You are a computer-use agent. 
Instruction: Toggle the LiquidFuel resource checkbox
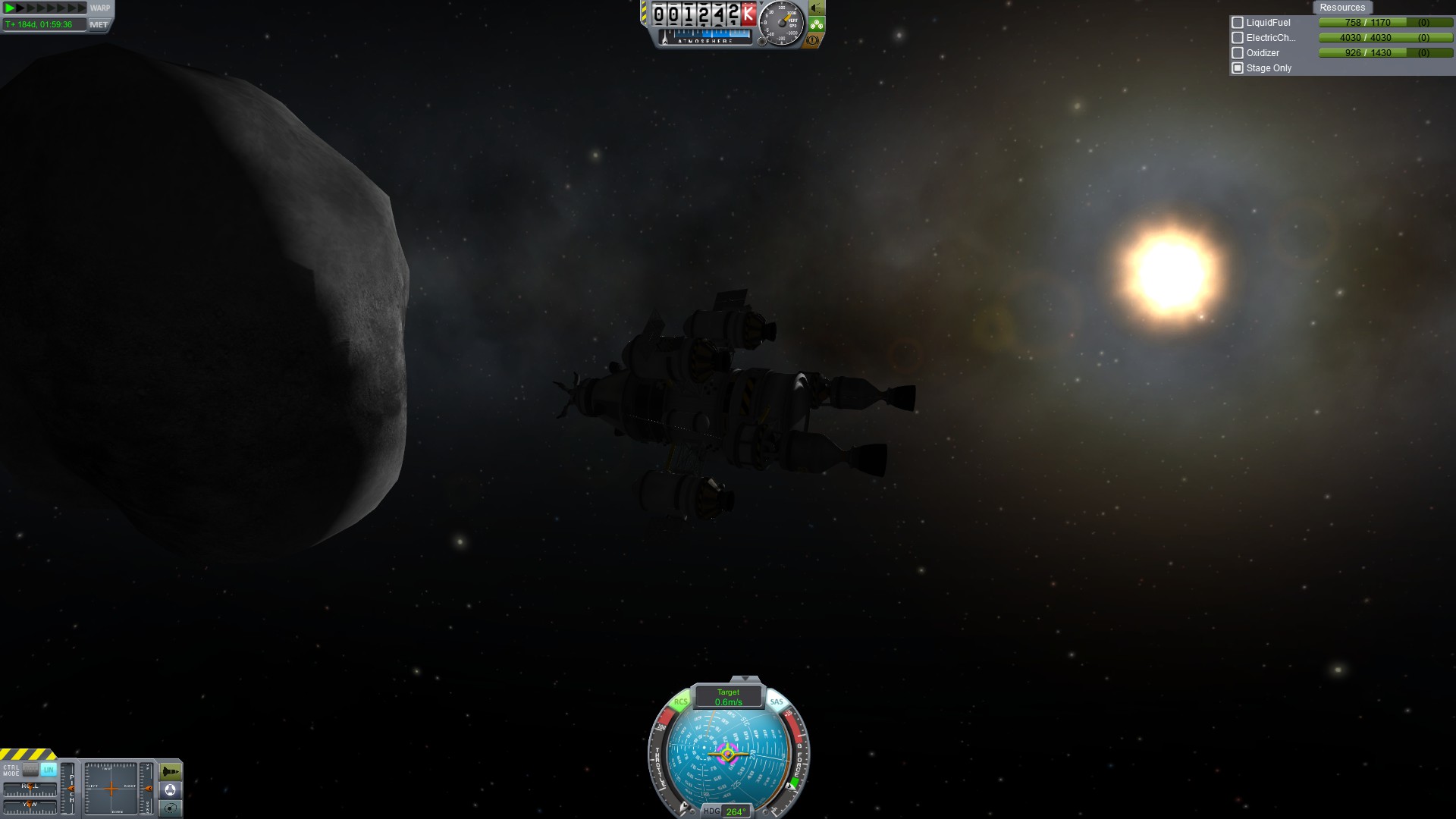[x=1238, y=23]
